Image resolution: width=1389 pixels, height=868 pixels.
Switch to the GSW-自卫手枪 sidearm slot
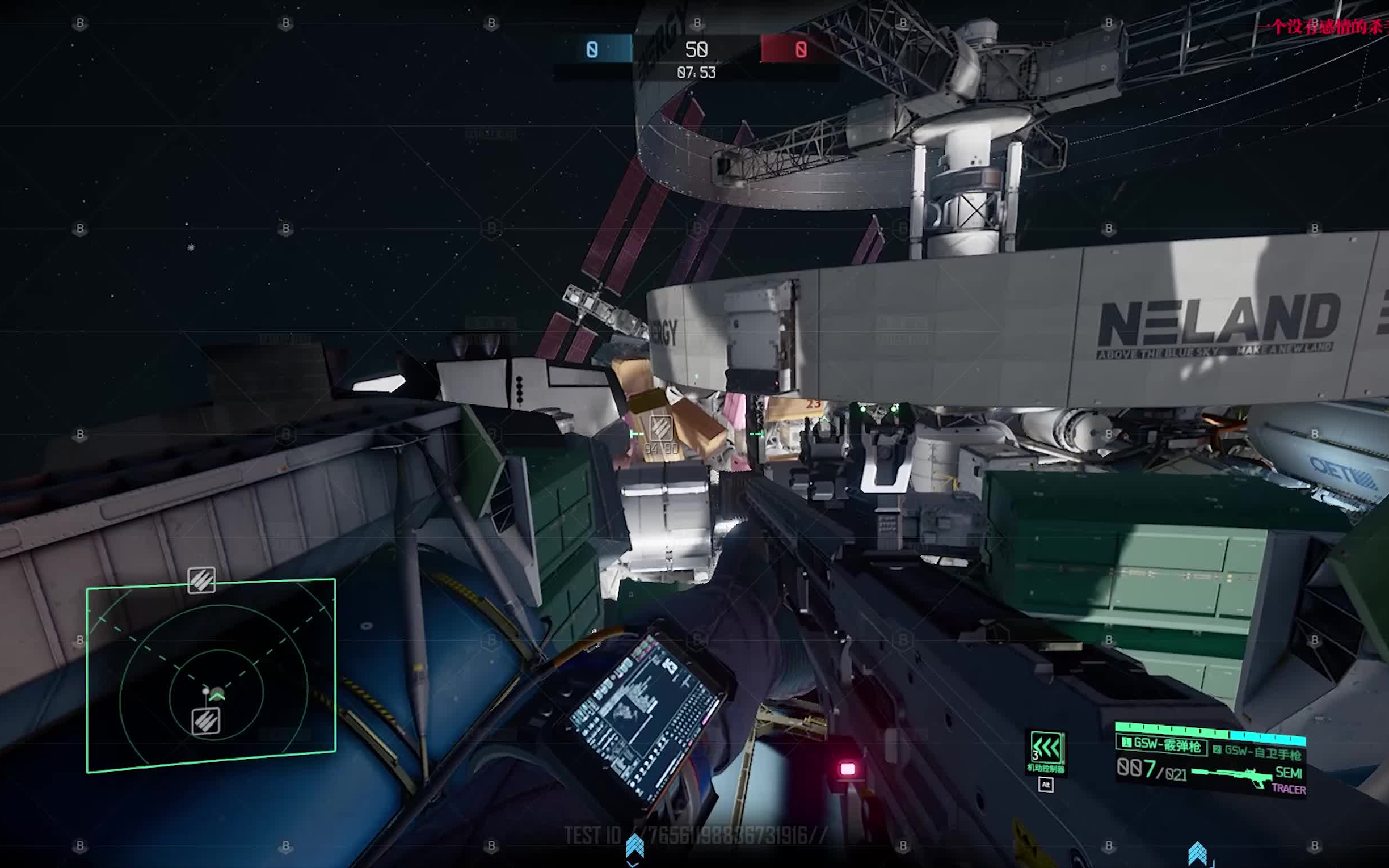point(1257,751)
